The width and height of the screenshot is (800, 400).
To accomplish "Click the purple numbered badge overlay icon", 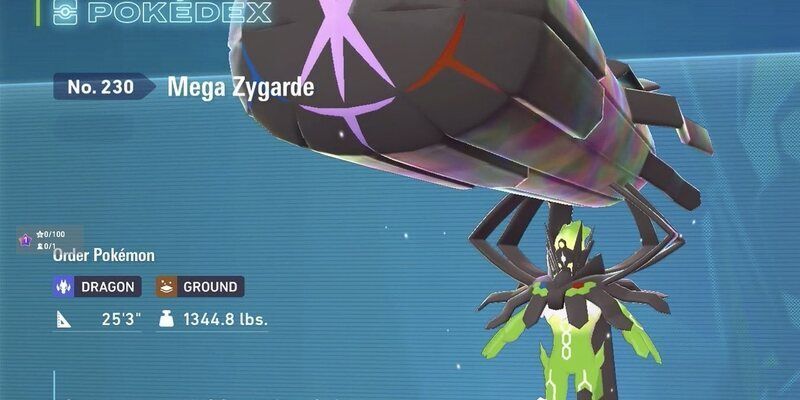I will [x=25, y=240].
